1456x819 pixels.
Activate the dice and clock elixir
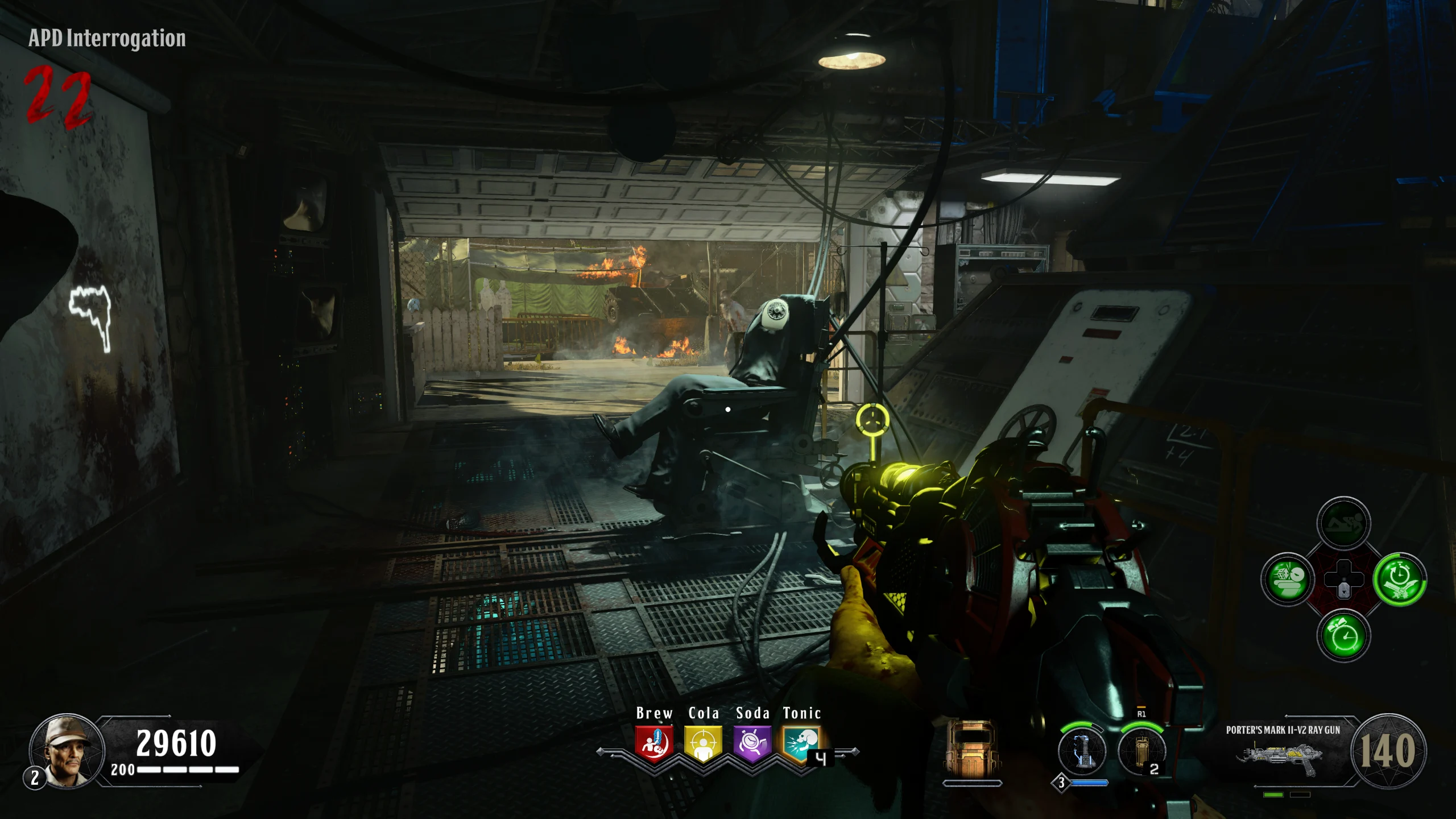tap(1288, 580)
